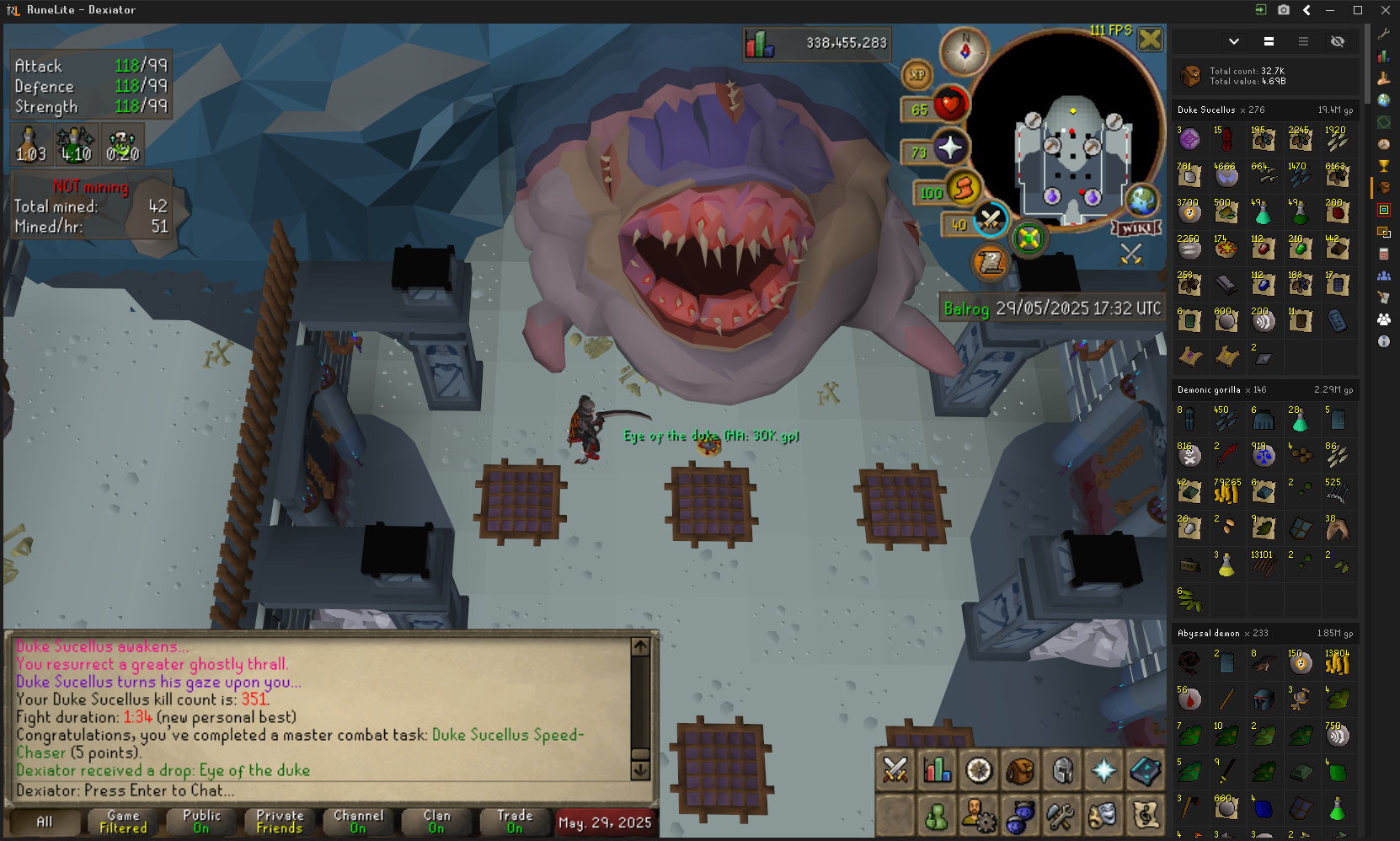
Task: Select the Game Filtered chat tab
Action: 123,822
